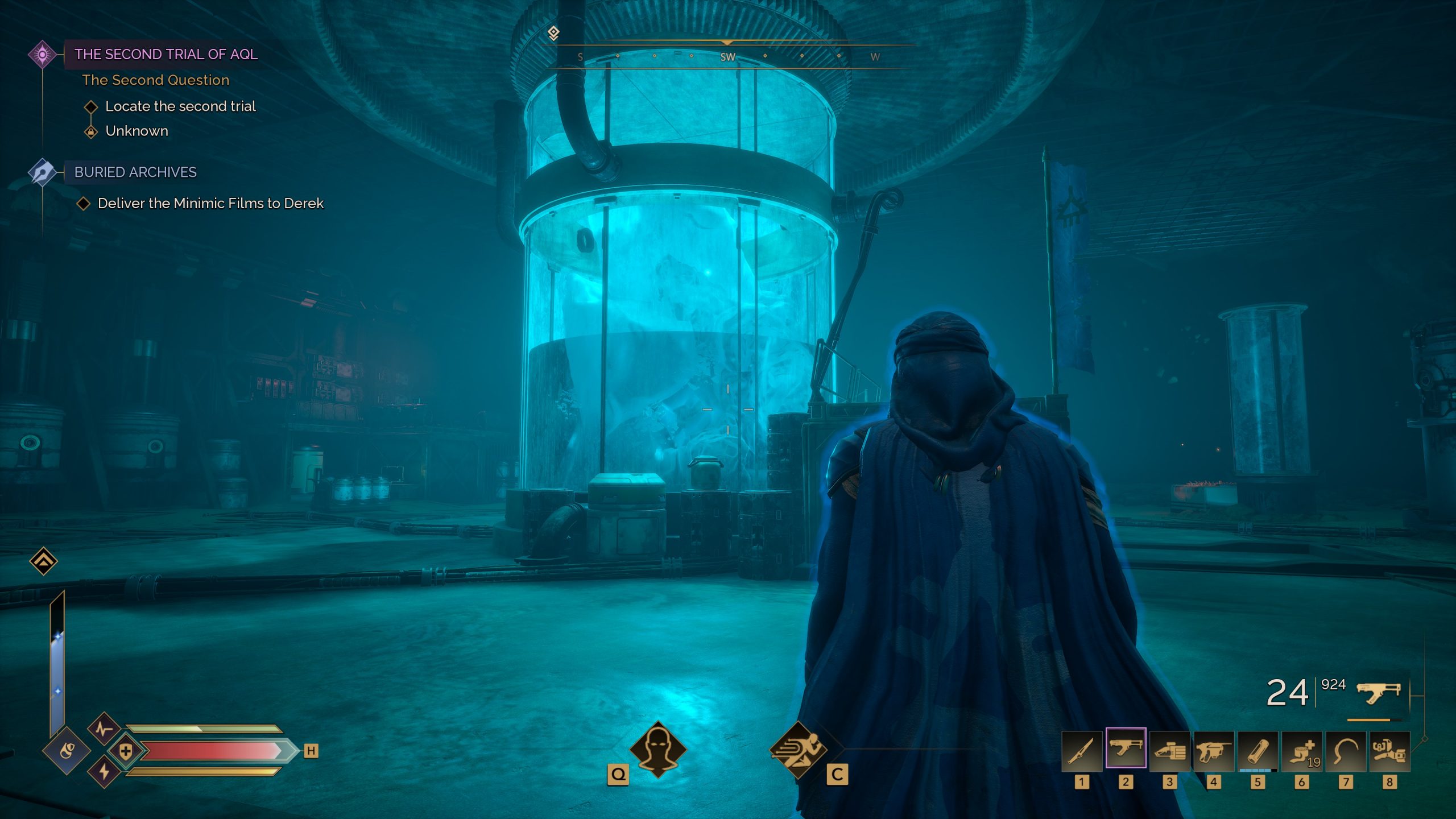Image resolution: width=1456 pixels, height=819 pixels.
Task: Click the heartbeat pulse stamina icon
Action: coord(104,729)
